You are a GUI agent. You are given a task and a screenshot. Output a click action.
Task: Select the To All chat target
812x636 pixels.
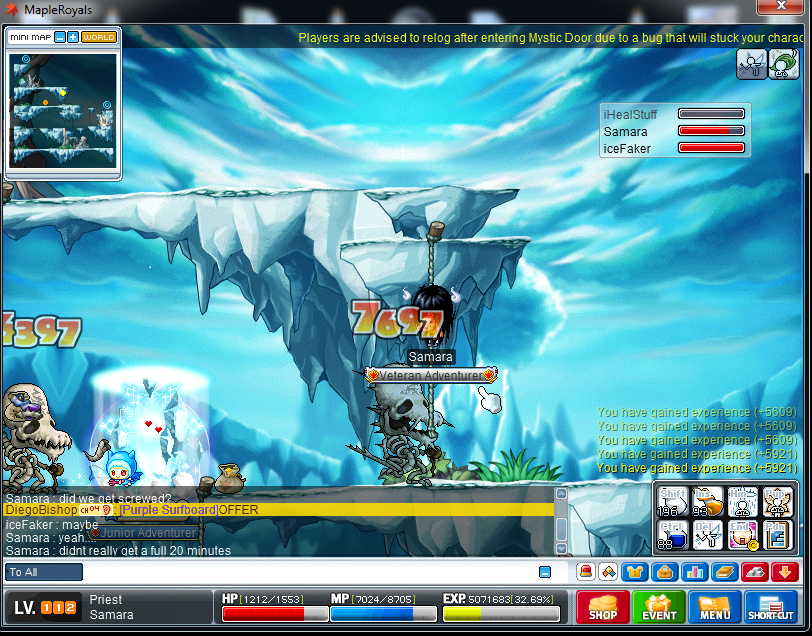tap(44, 572)
